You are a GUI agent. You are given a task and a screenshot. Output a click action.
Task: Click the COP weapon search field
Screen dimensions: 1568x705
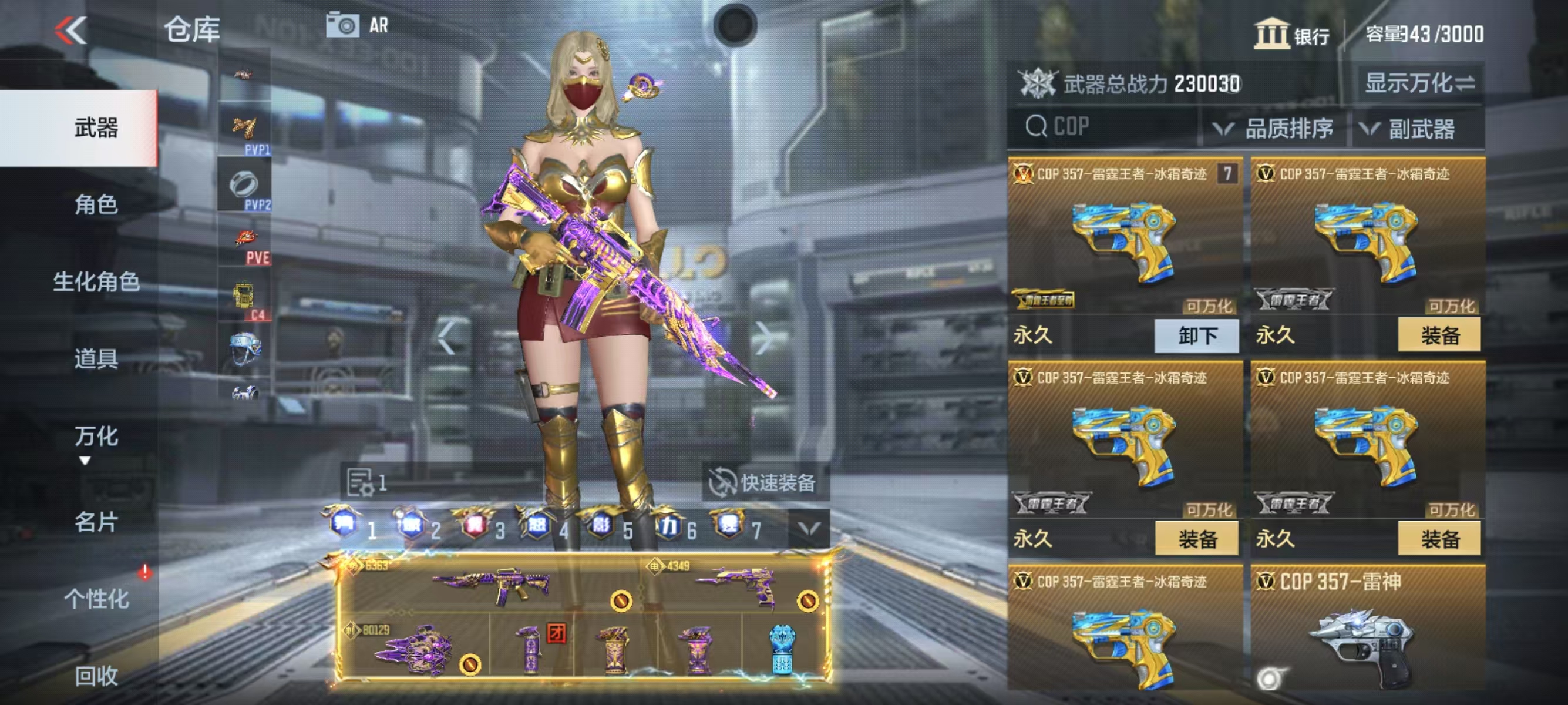pyautogui.click(x=1103, y=127)
